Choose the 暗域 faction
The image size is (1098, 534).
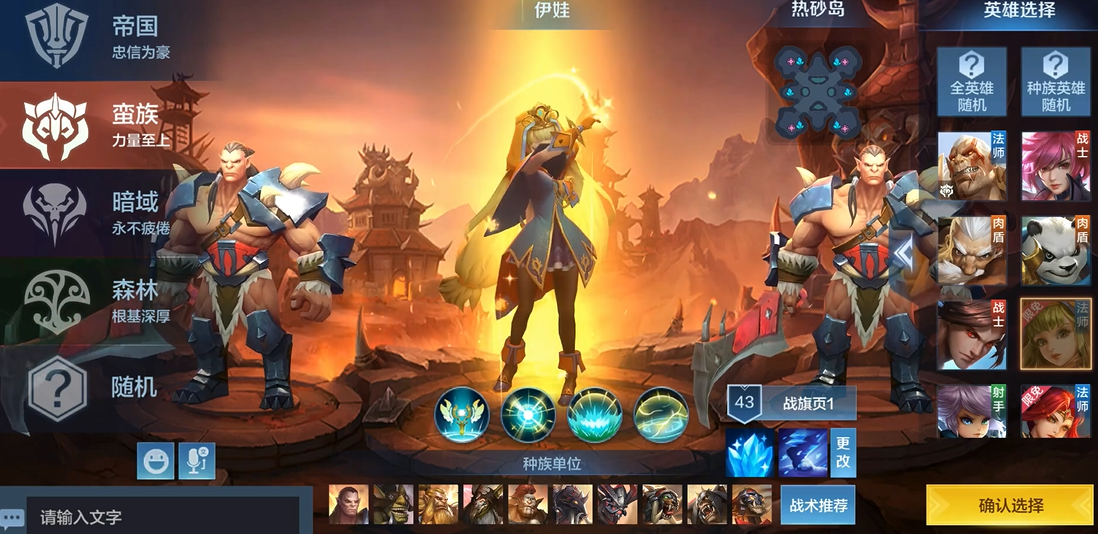click(100, 212)
